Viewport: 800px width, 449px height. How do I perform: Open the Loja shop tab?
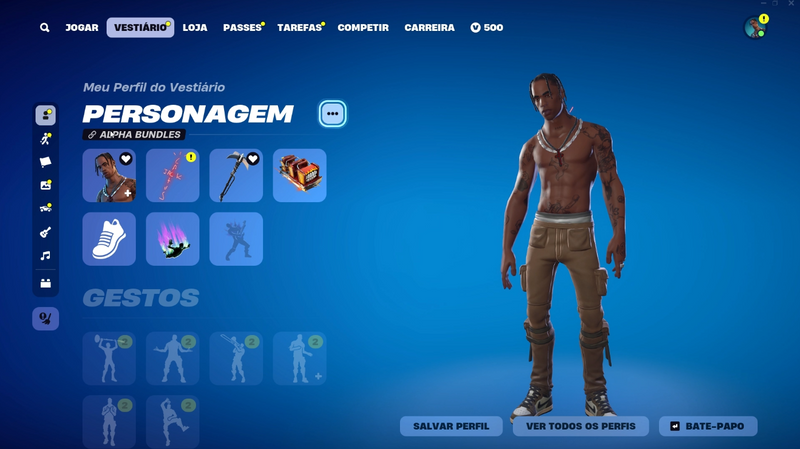click(195, 28)
